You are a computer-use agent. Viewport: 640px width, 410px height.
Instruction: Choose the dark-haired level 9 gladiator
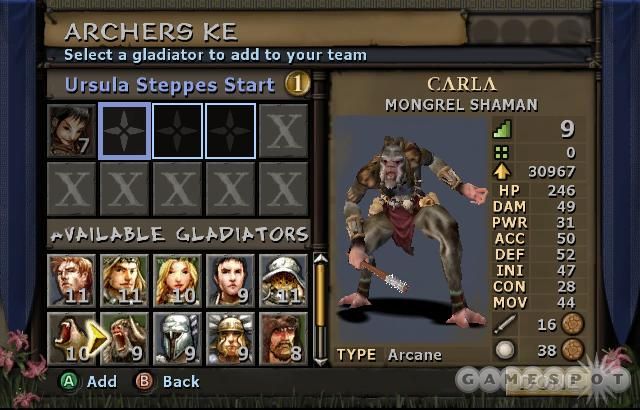point(231,279)
